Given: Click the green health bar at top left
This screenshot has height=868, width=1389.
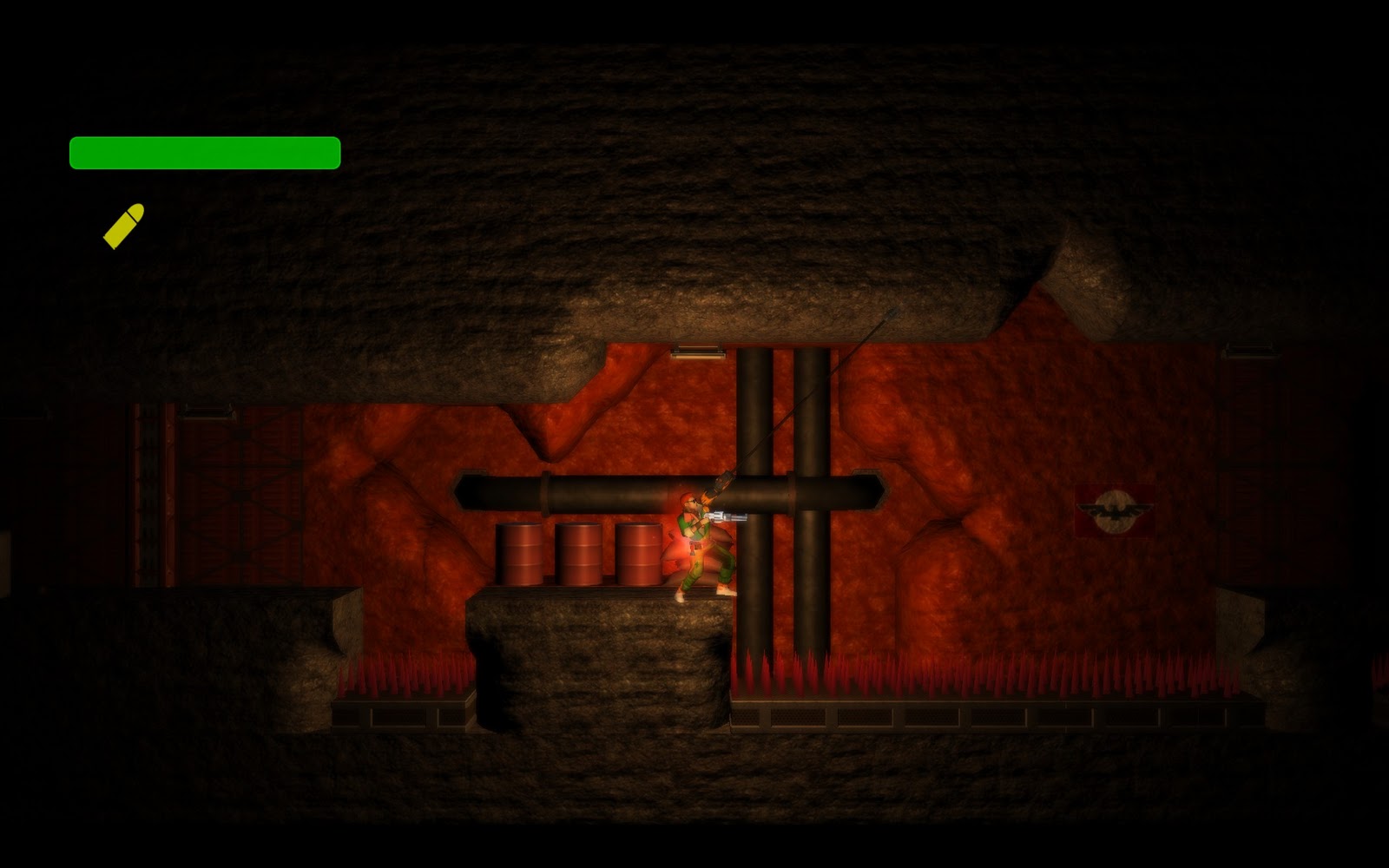Looking at the screenshot, I should pyautogui.click(x=204, y=150).
